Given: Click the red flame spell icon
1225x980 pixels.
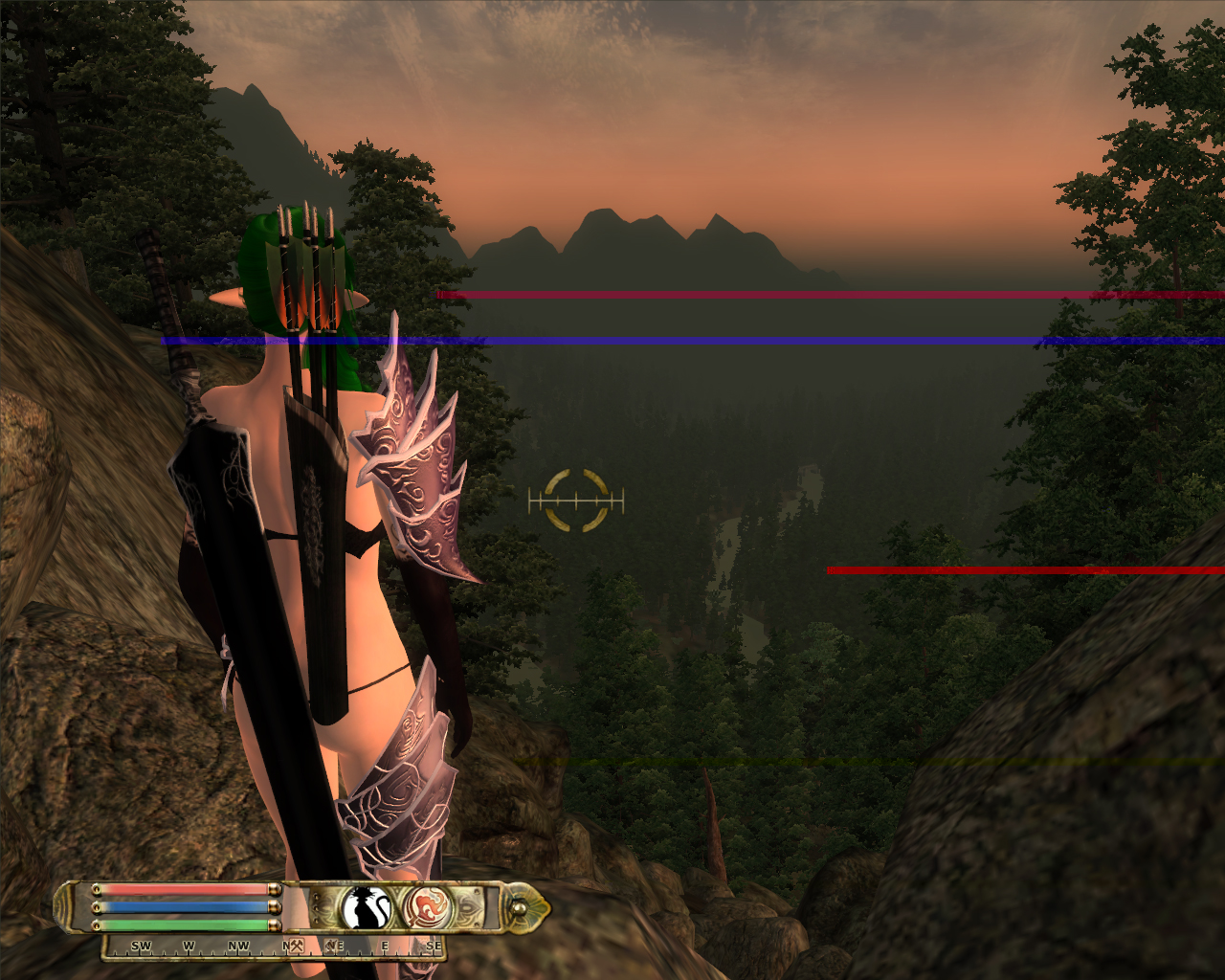Looking at the screenshot, I should click(427, 906).
